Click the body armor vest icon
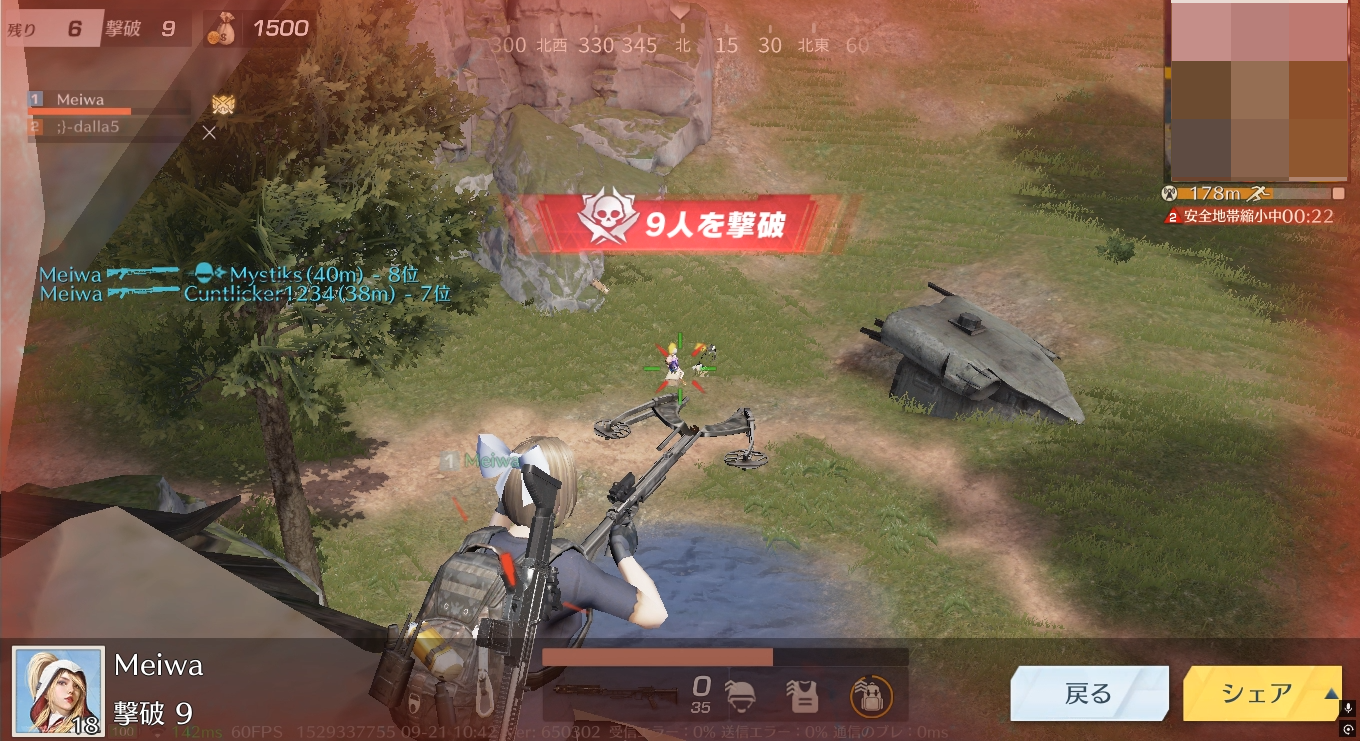1360x741 pixels. pos(803,695)
